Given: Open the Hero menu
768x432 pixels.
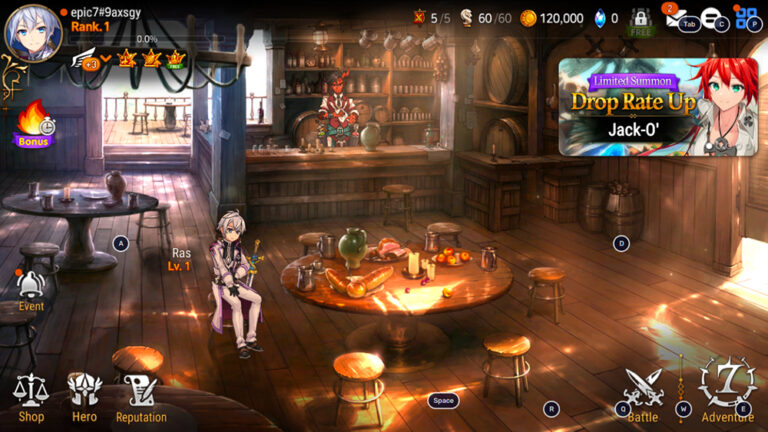Looking at the screenshot, I should click(x=84, y=397).
